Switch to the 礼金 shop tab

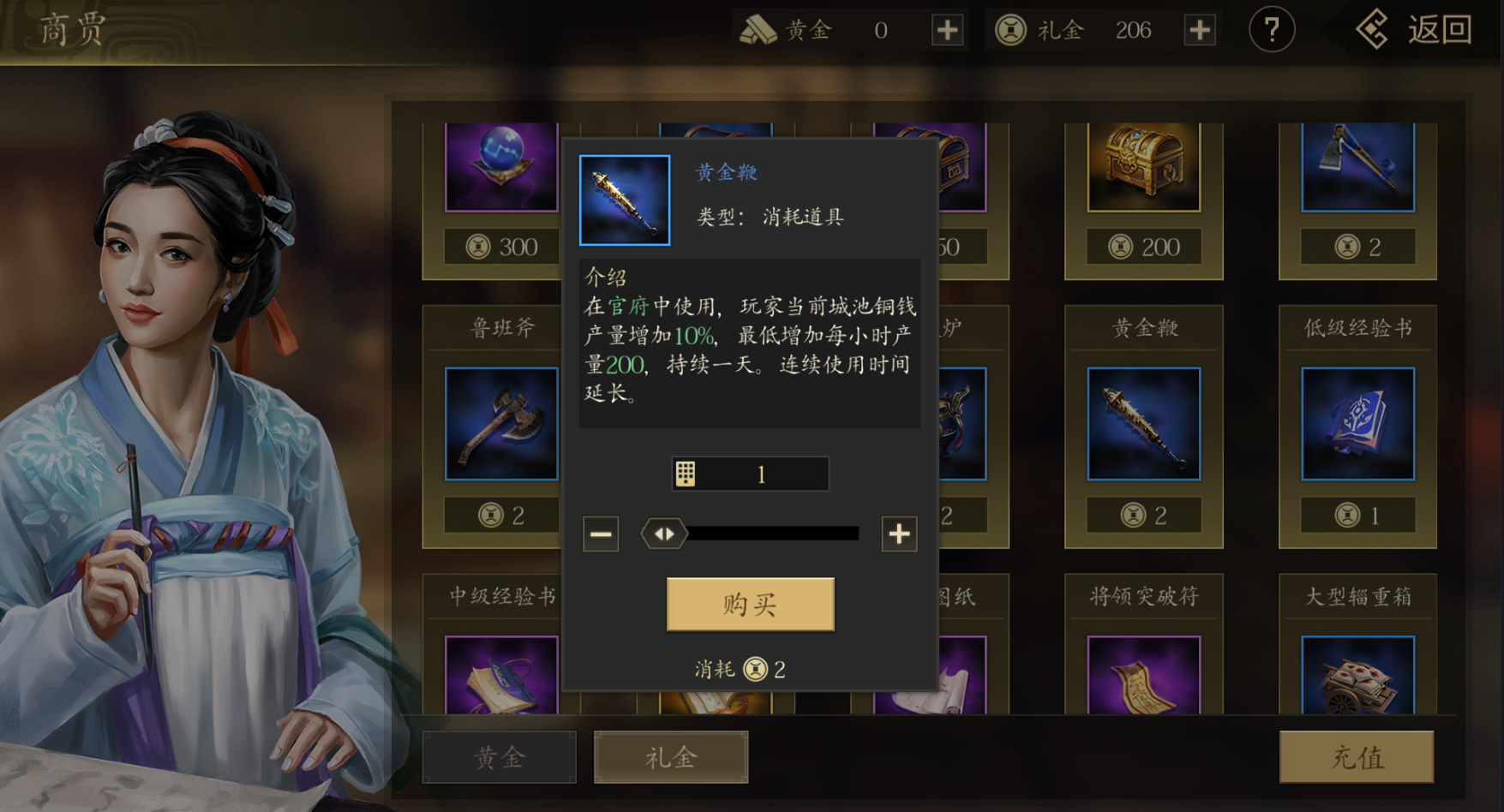[671, 757]
